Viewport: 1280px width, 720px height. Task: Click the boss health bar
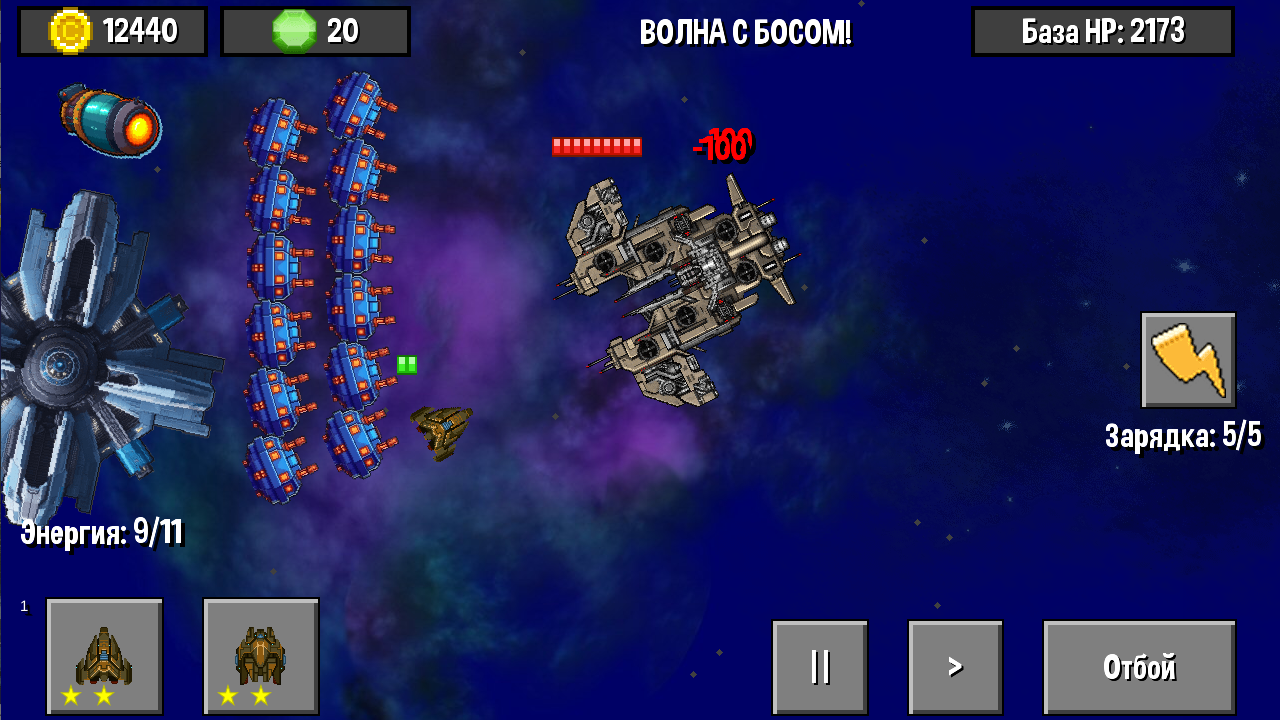(x=597, y=145)
